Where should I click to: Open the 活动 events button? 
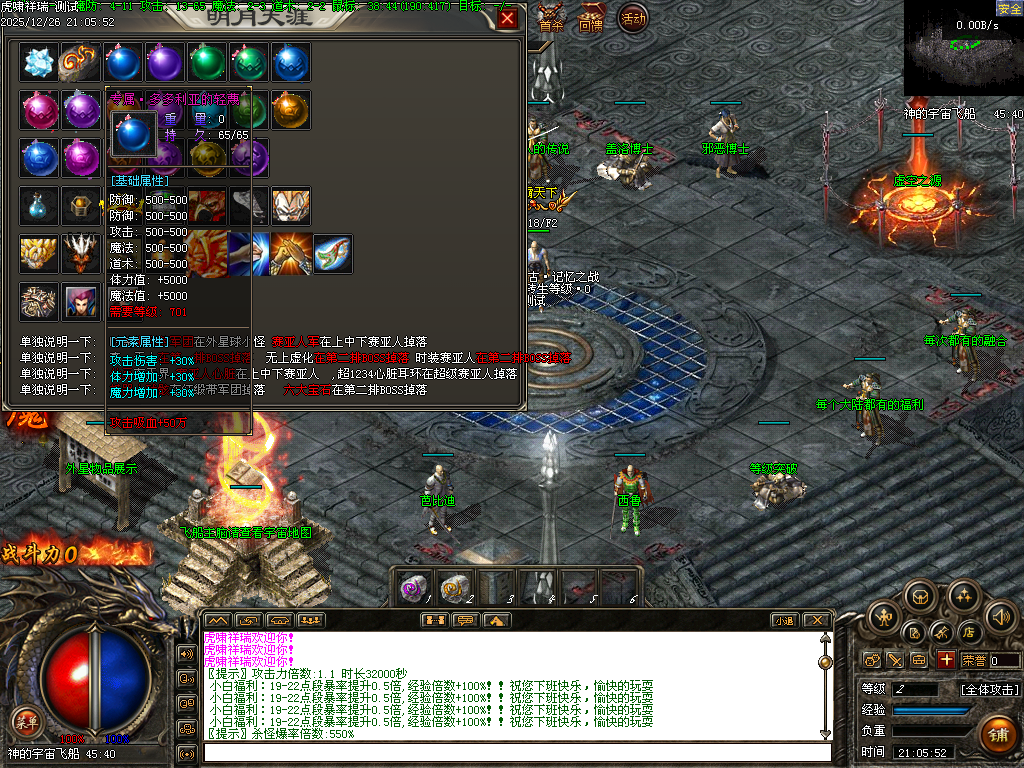click(x=632, y=19)
